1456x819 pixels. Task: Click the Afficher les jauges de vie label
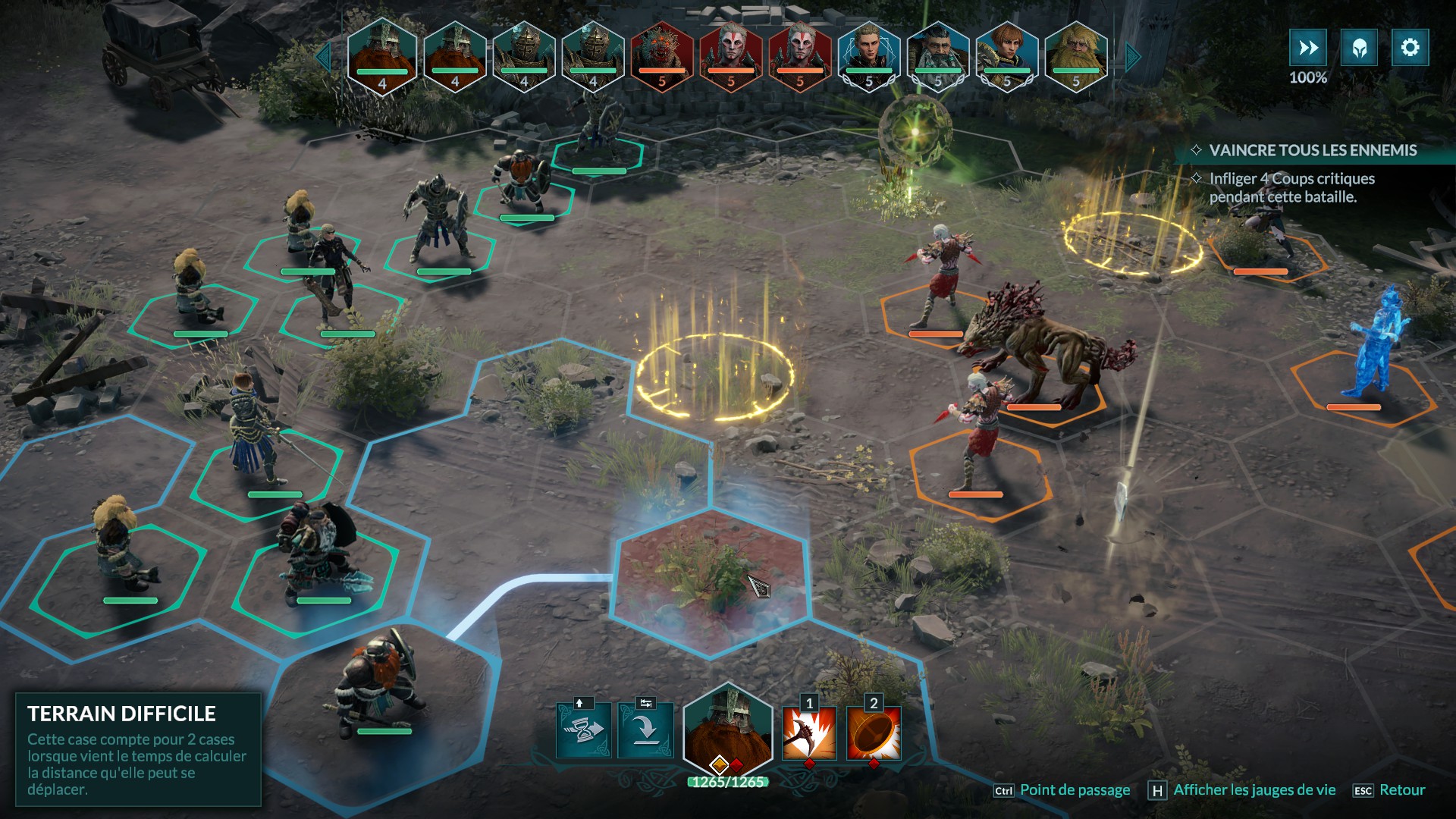click(1254, 790)
